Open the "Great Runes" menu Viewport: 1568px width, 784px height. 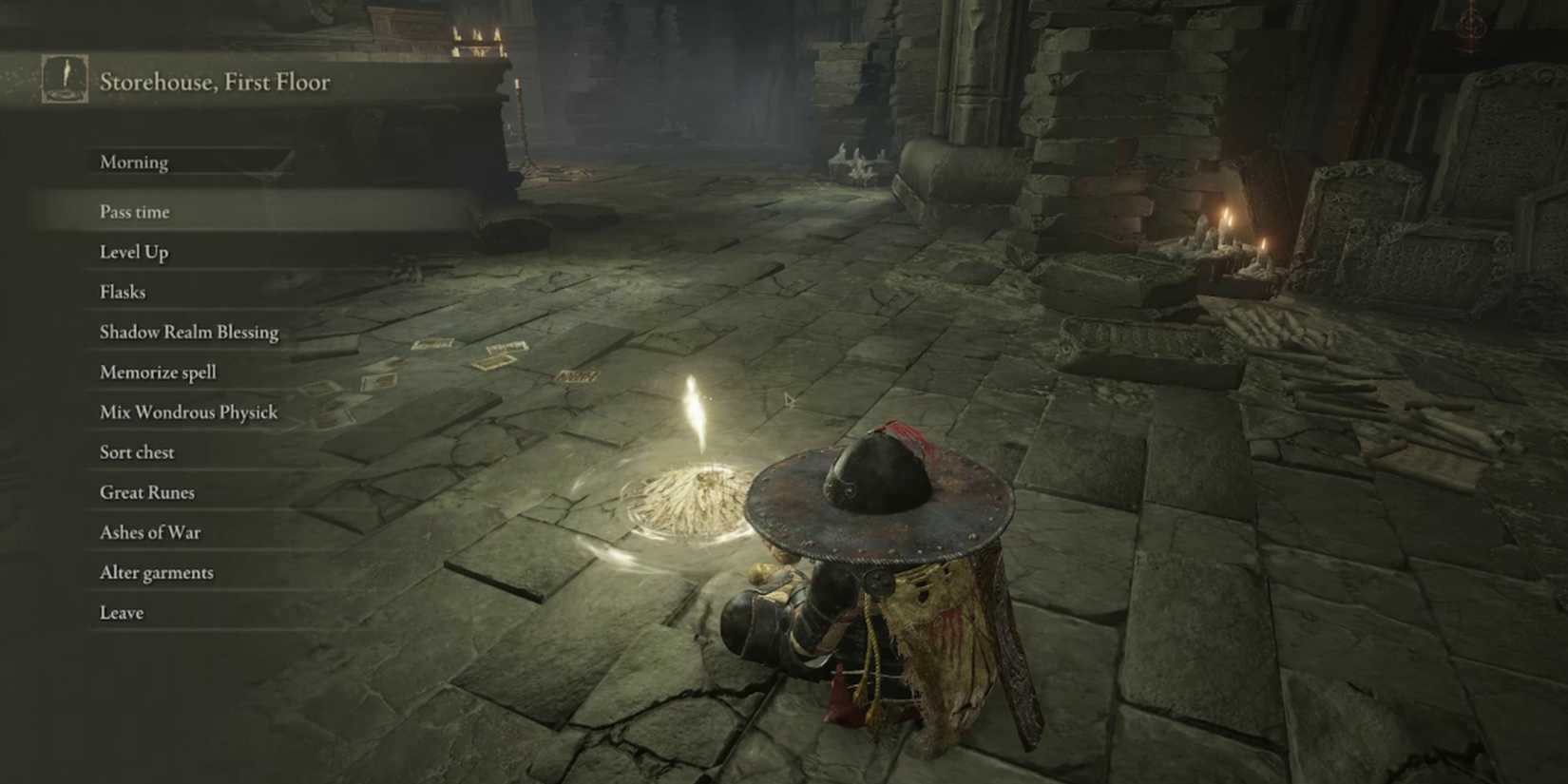click(146, 491)
